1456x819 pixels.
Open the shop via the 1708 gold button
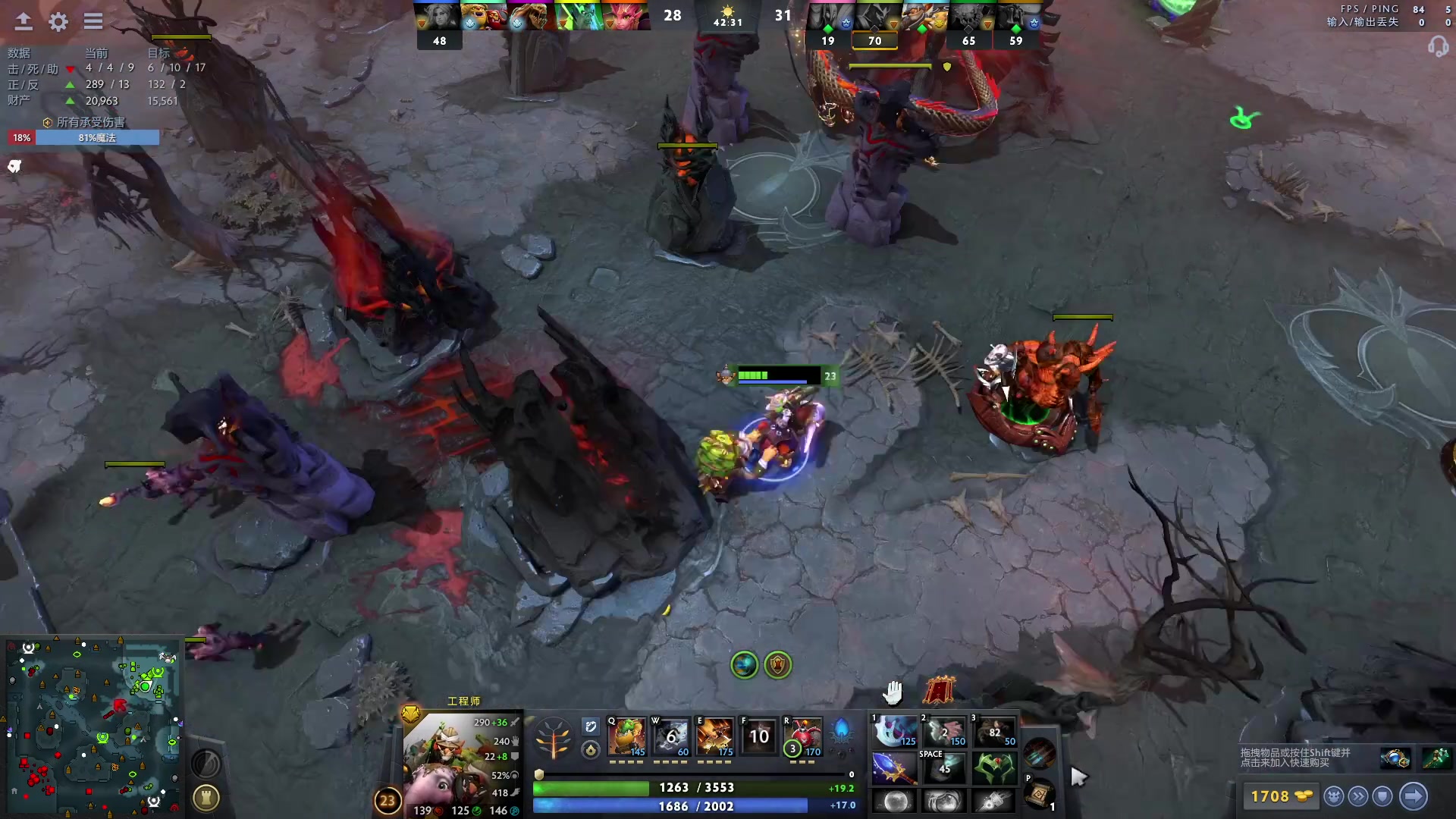[1281, 796]
